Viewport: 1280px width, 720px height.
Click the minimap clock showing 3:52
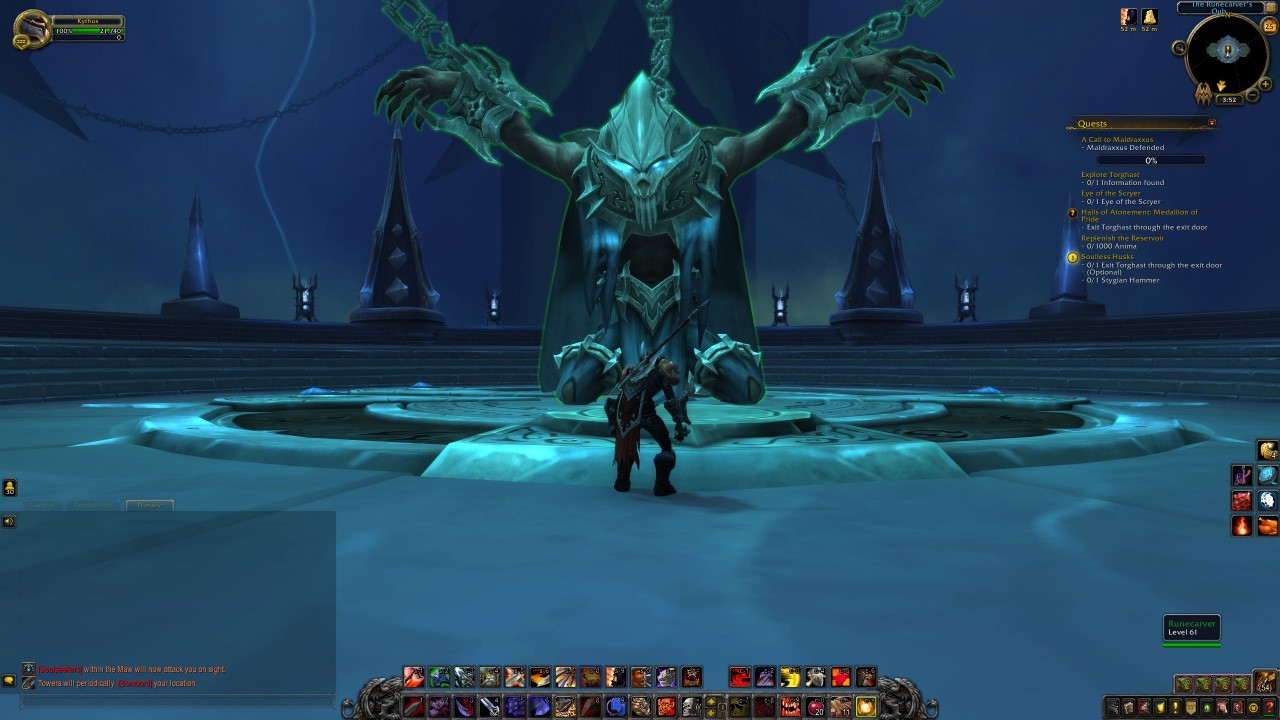[1229, 99]
